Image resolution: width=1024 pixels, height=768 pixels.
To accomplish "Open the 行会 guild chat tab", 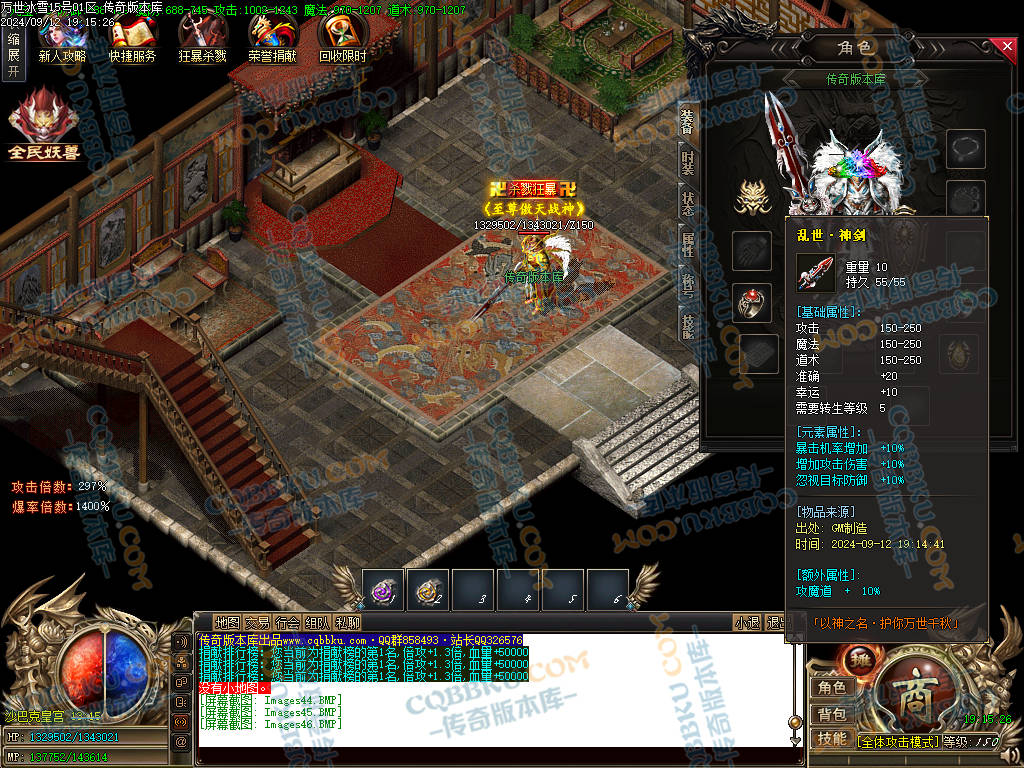I will click(x=288, y=623).
